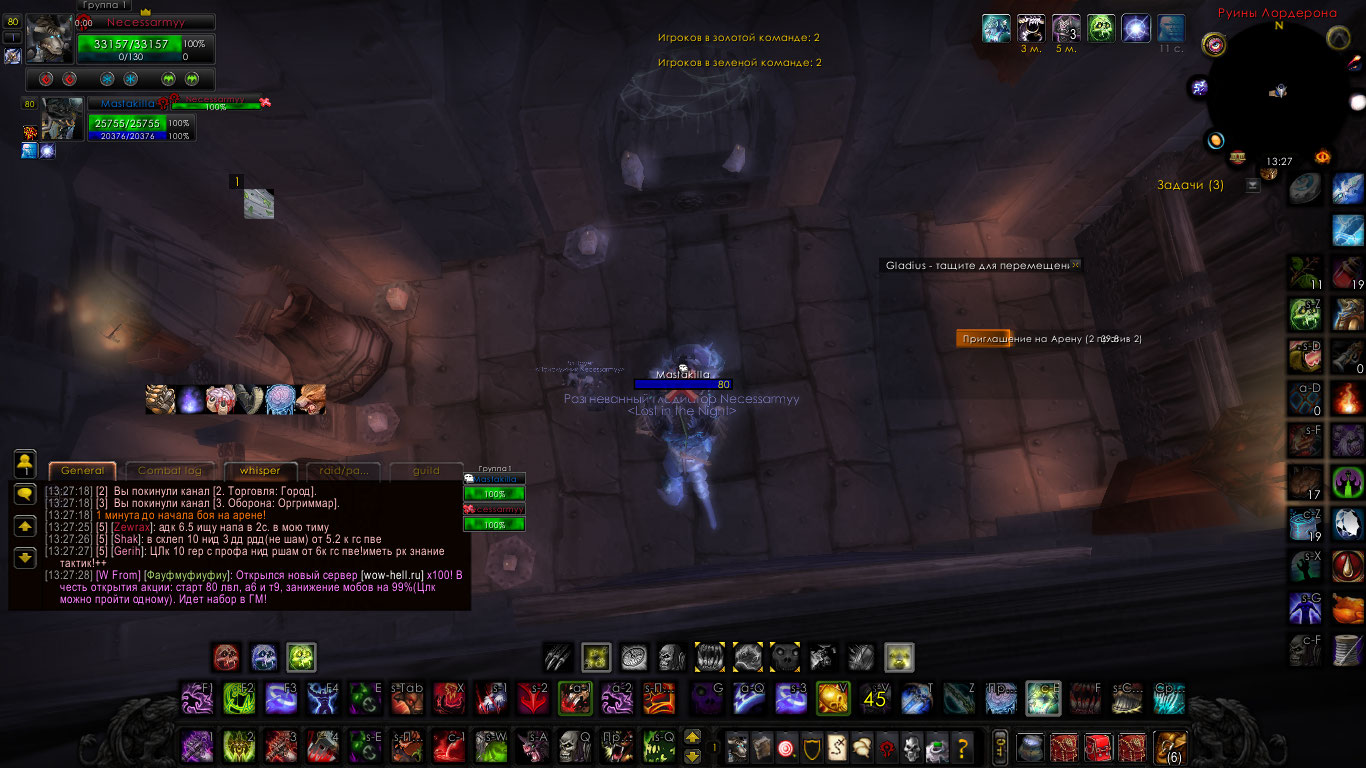Open the main backpack with (6) count
Image resolution: width=1366 pixels, height=768 pixels.
point(1169,746)
